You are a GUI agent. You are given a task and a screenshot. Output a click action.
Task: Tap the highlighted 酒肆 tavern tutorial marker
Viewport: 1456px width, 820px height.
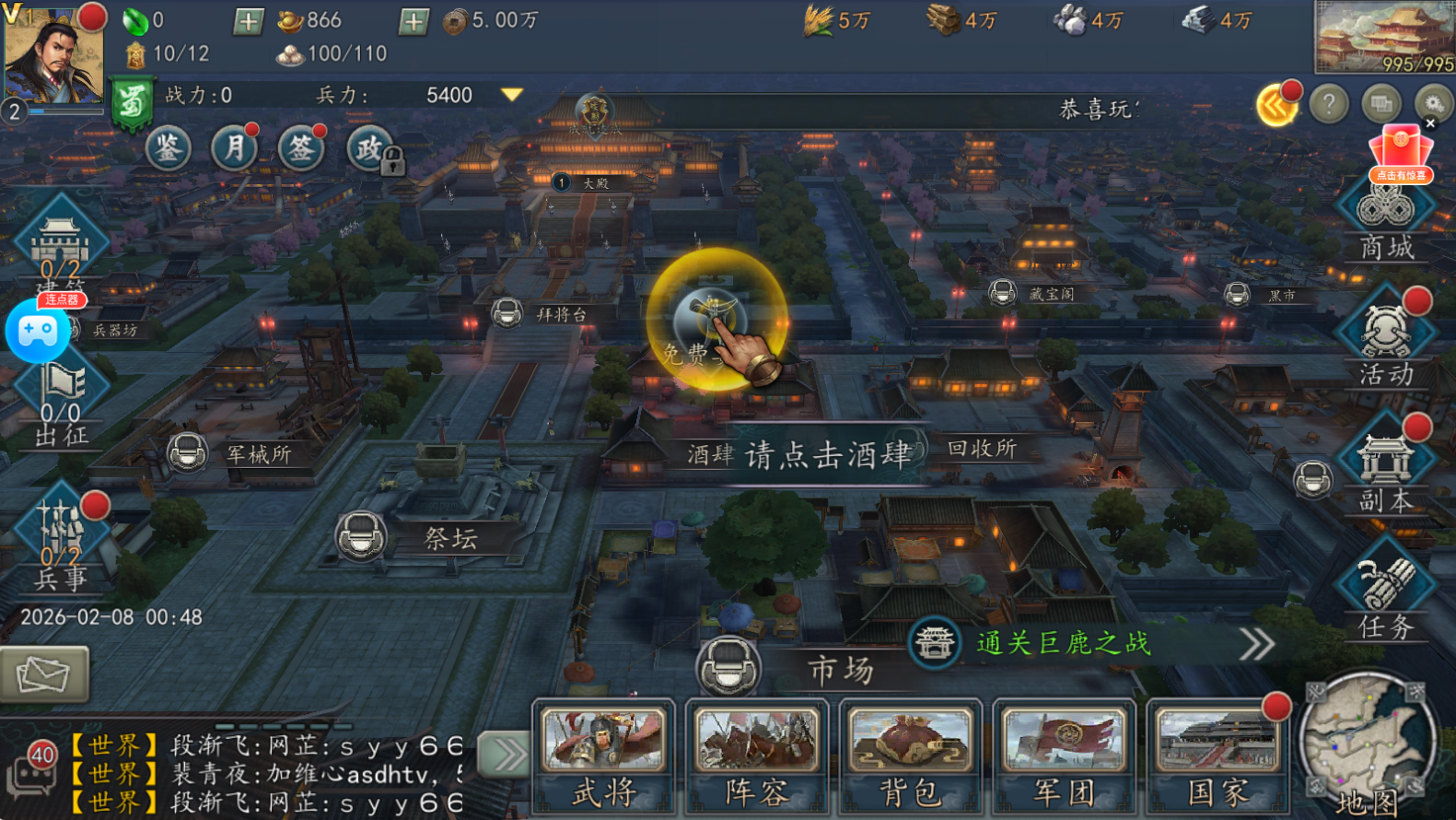[x=716, y=320]
